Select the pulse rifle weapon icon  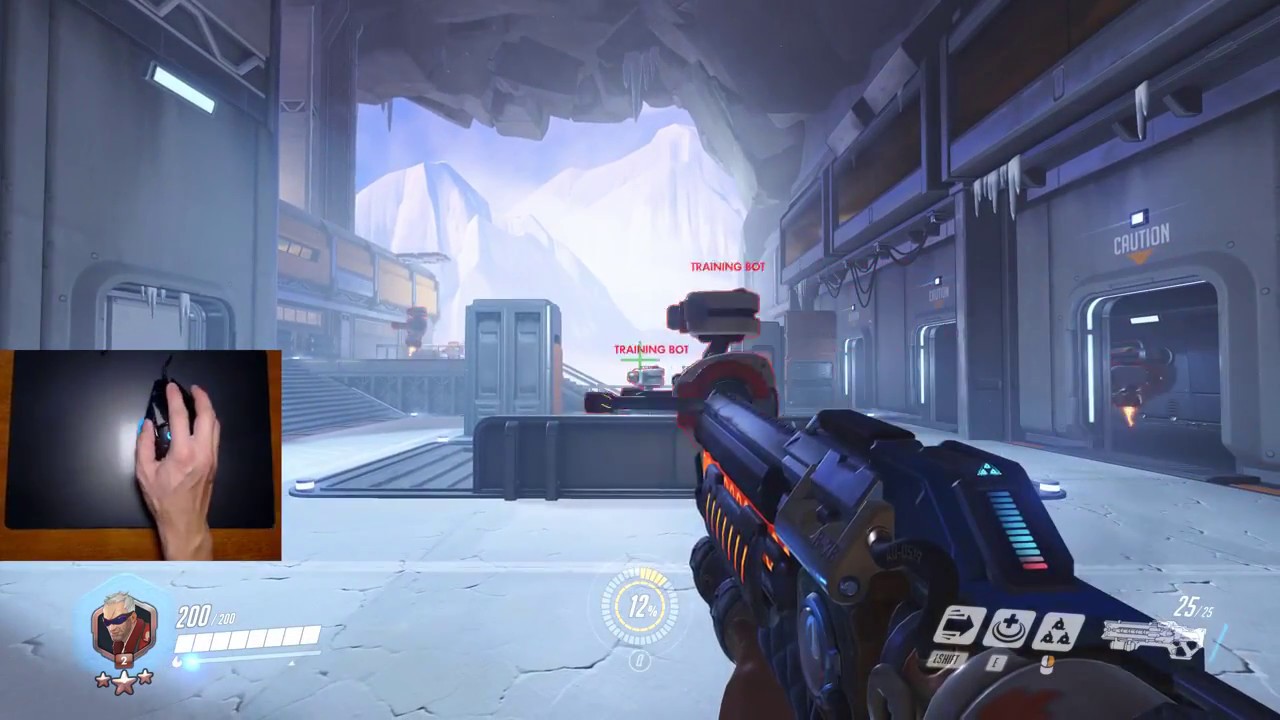point(1153,637)
